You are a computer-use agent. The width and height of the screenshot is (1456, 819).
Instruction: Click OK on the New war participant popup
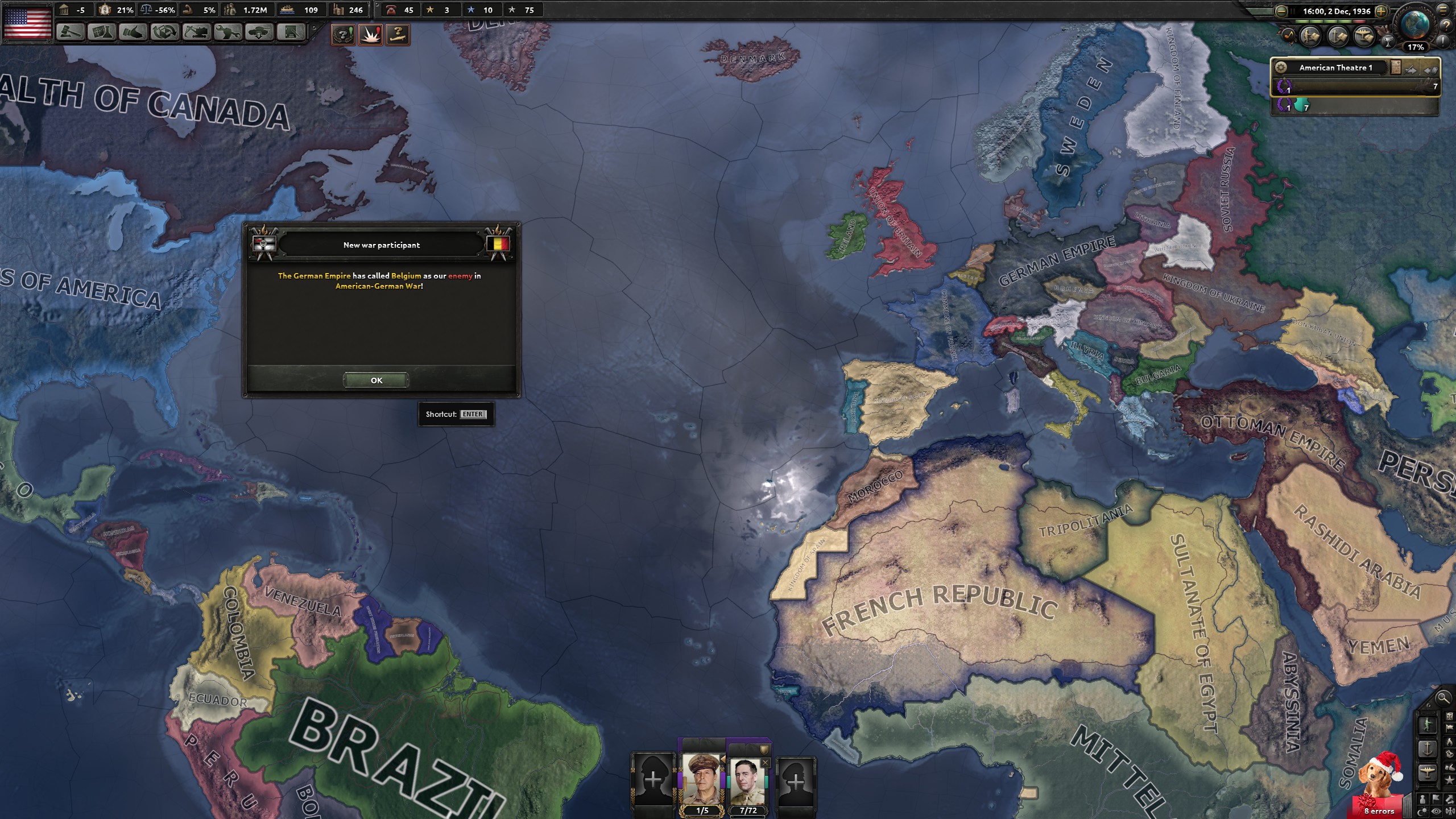[x=375, y=380]
